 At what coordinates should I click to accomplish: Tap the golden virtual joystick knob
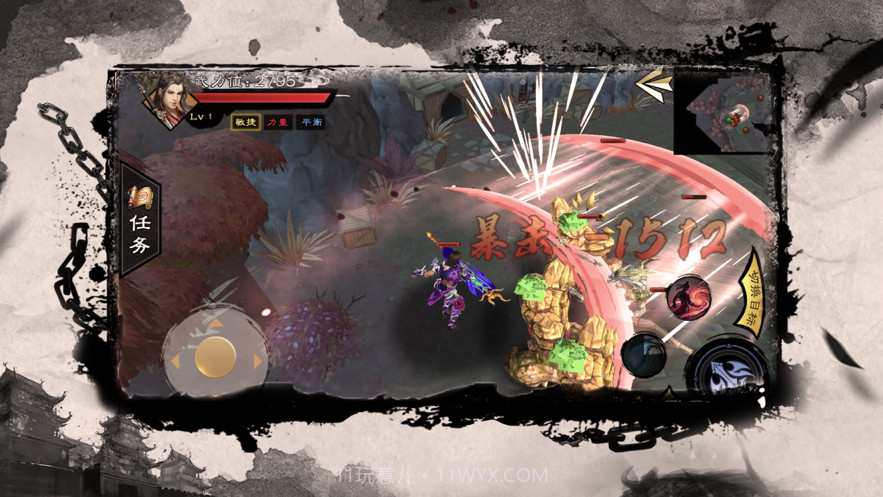(215, 356)
